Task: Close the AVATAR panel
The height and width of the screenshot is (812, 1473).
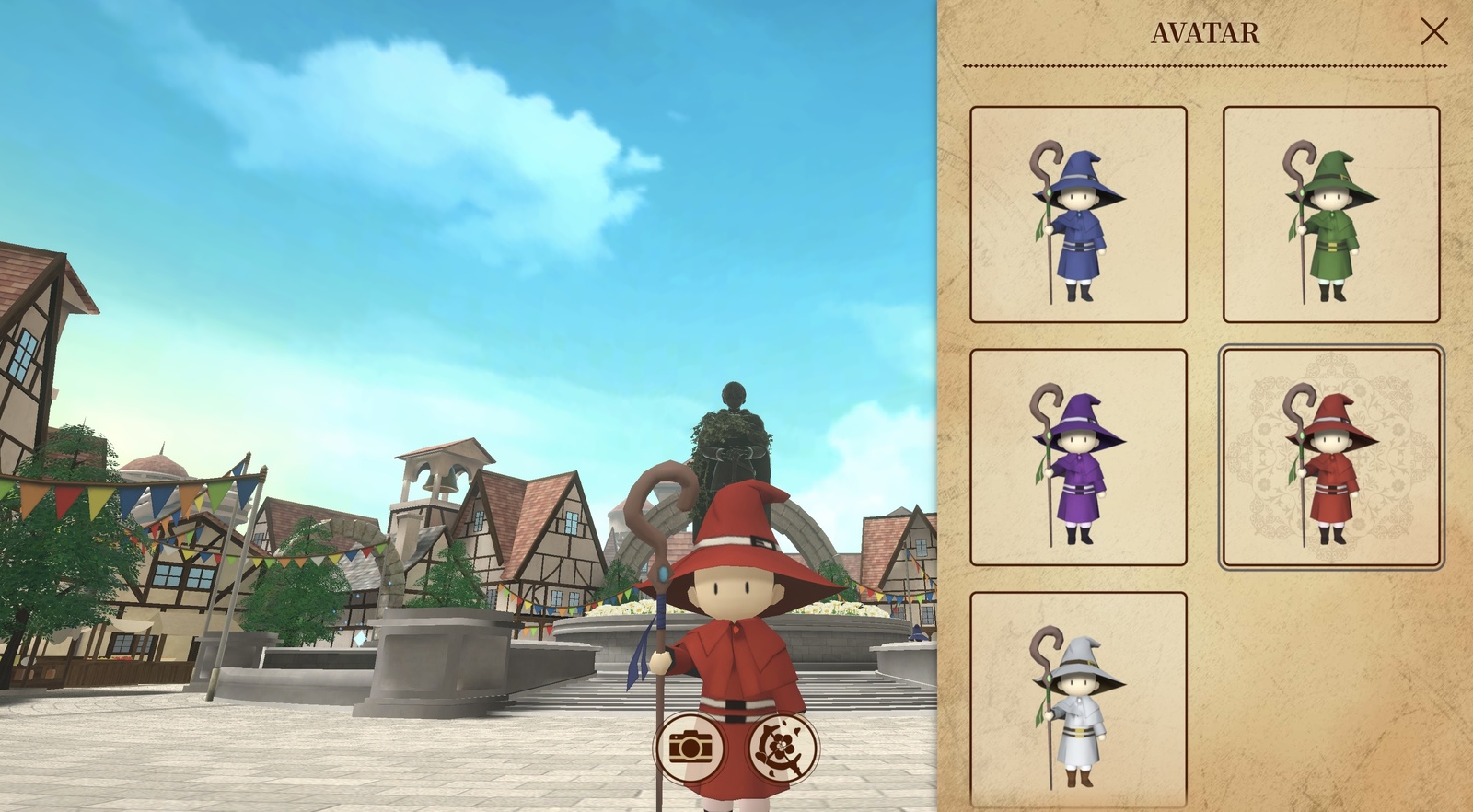Action: click(1436, 33)
